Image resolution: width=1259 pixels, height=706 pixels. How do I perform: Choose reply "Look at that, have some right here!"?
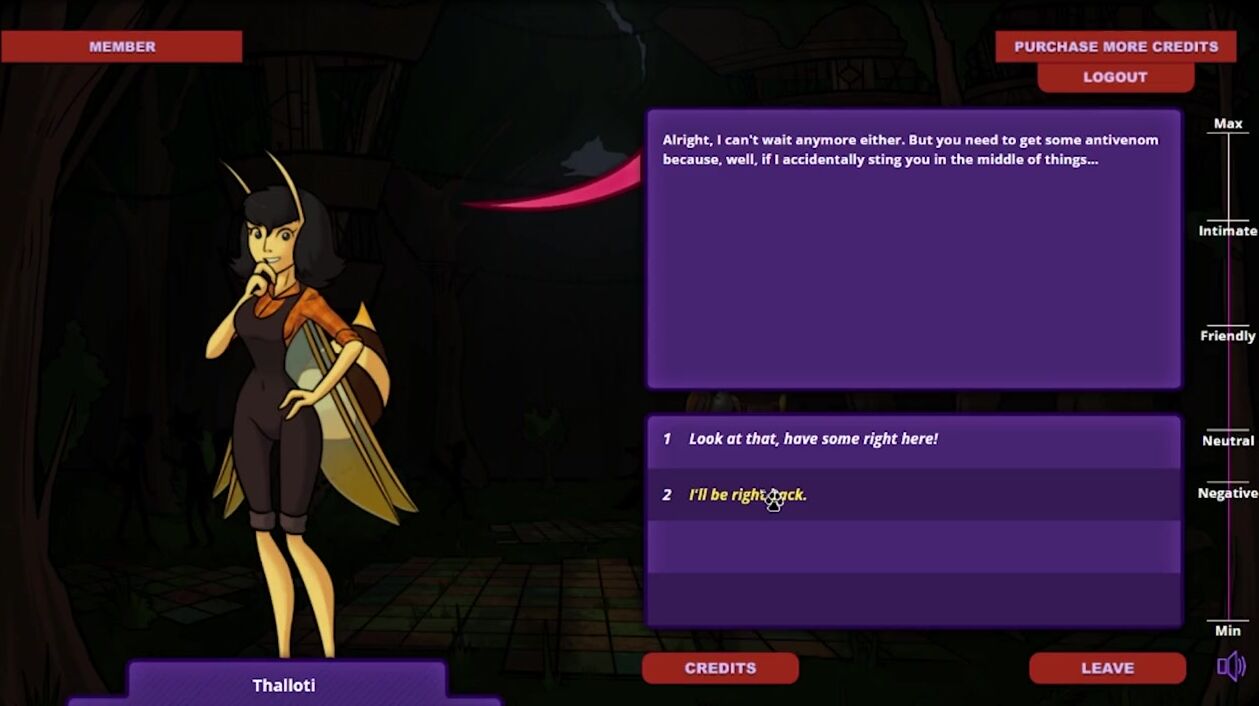(813, 439)
